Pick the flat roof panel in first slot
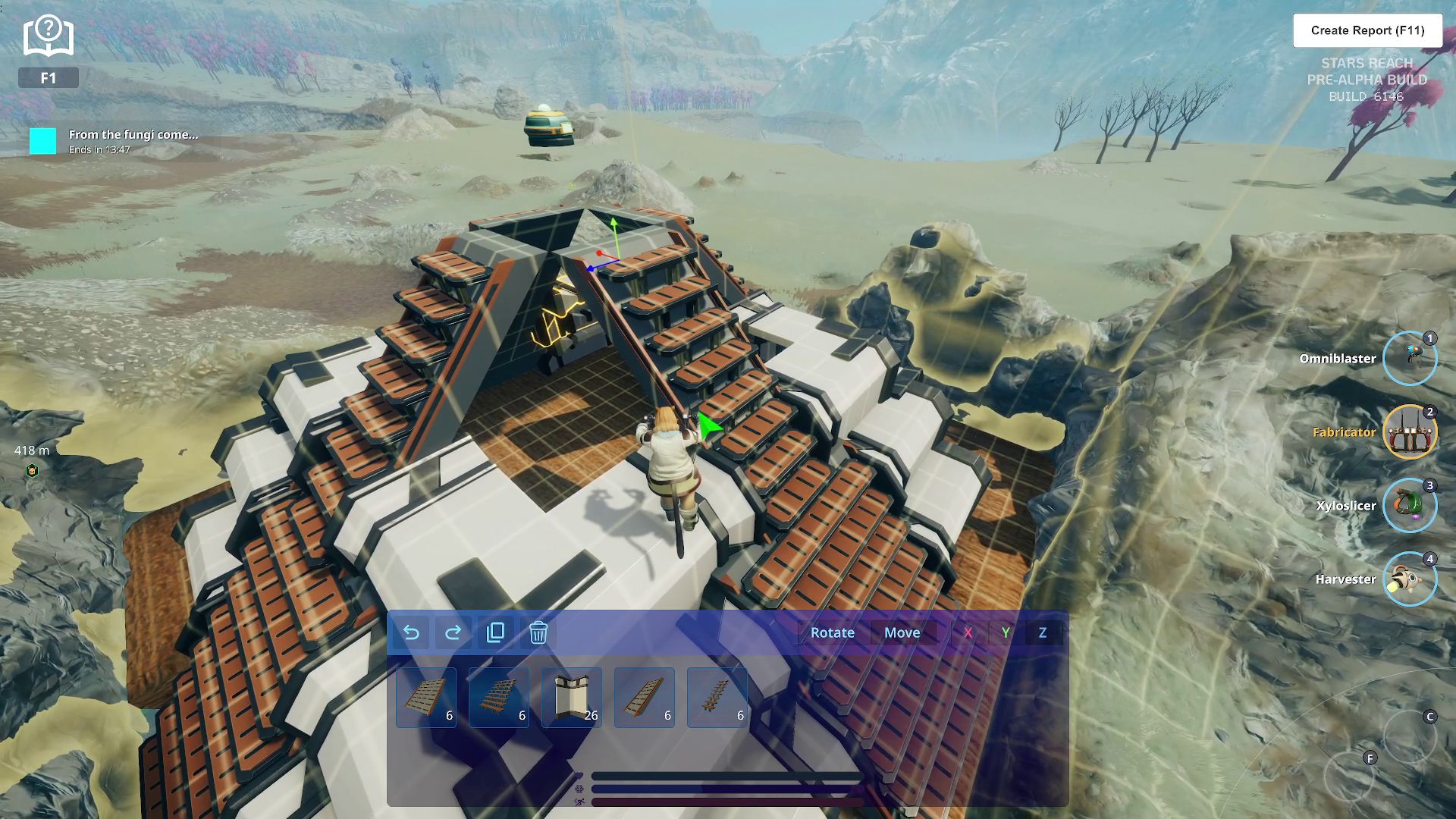 click(426, 698)
